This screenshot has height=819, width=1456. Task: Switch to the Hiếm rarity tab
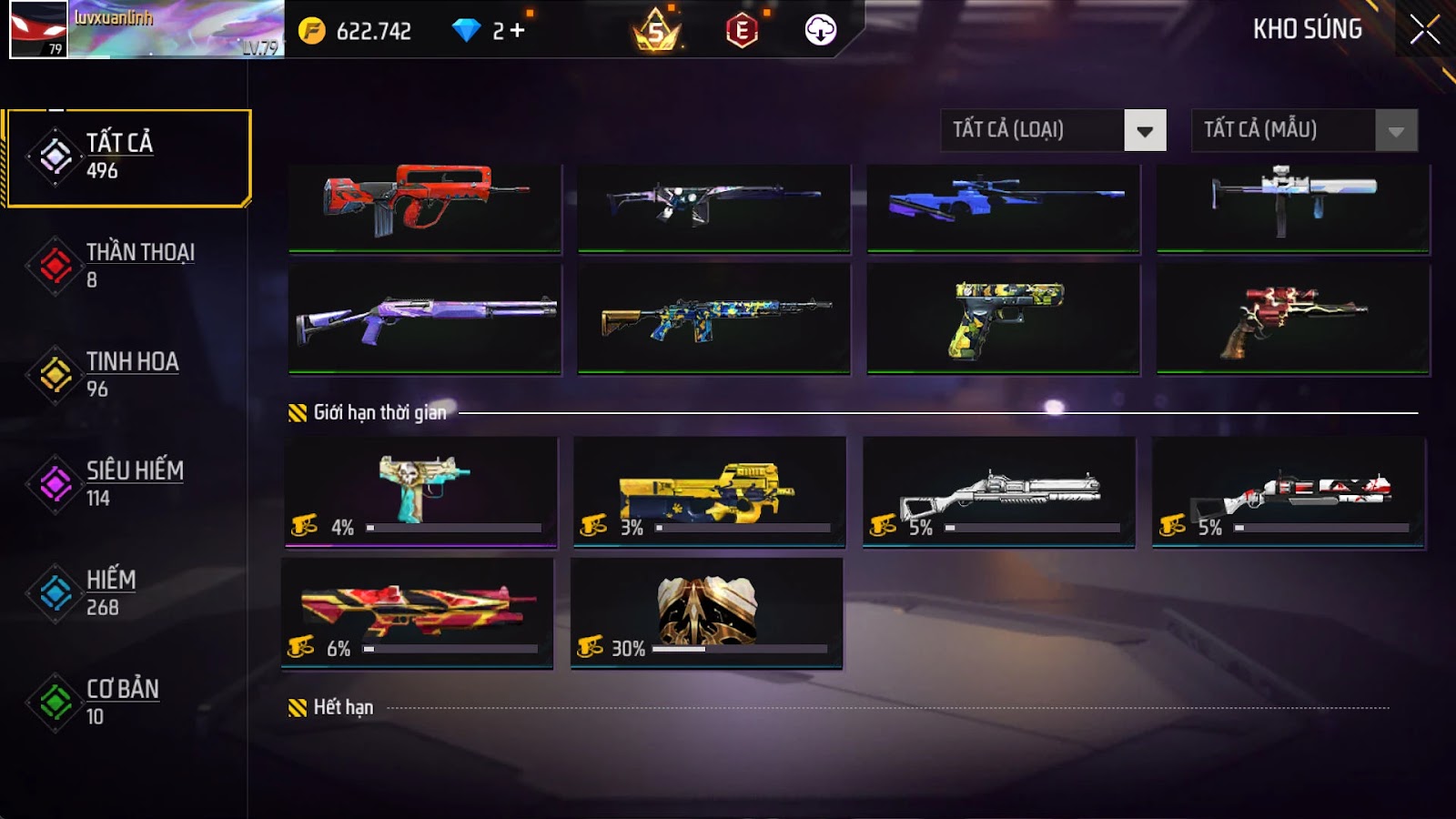tap(127, 593)
